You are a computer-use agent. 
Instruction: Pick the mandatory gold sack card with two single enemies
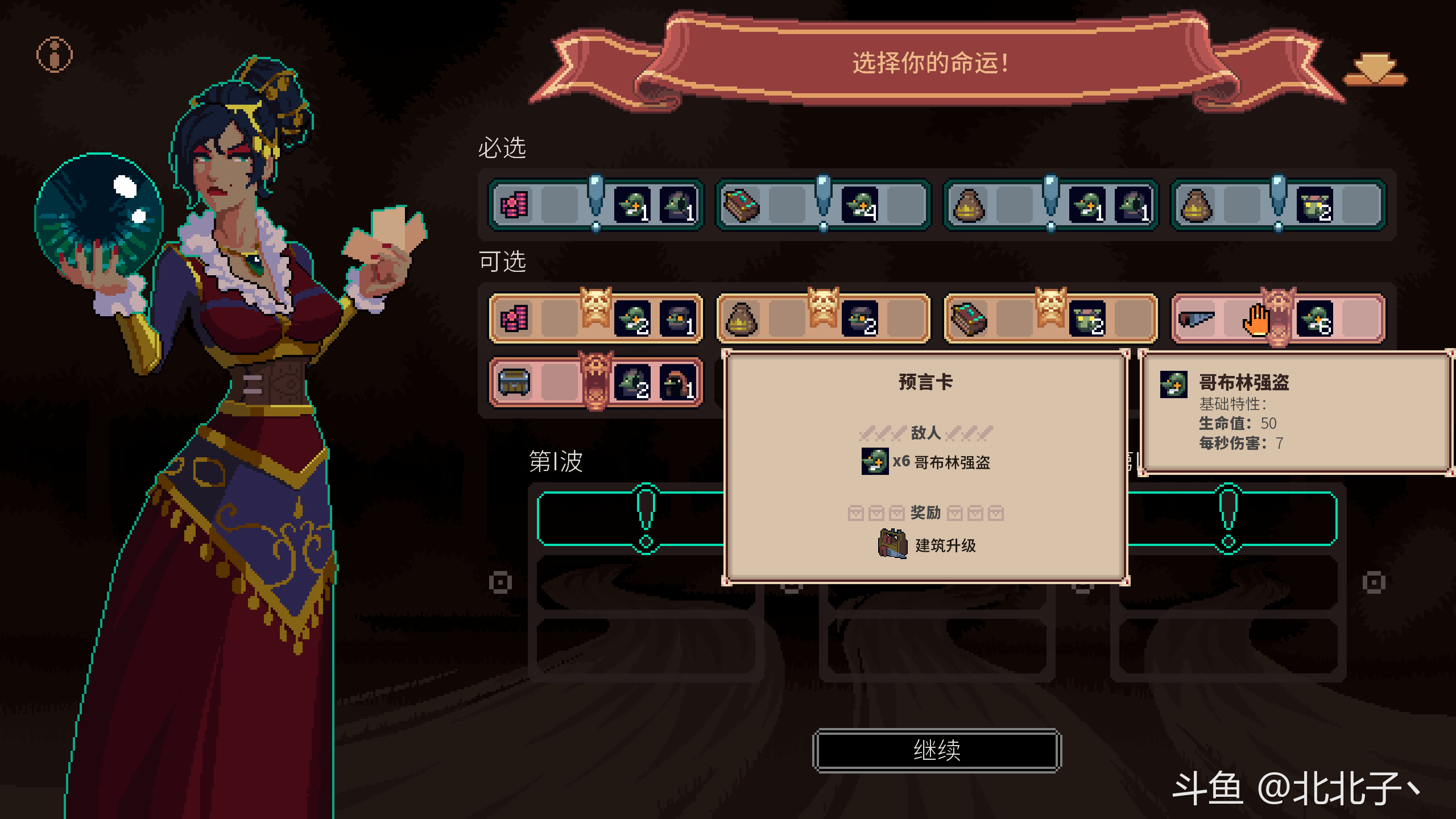(1050, 205)
